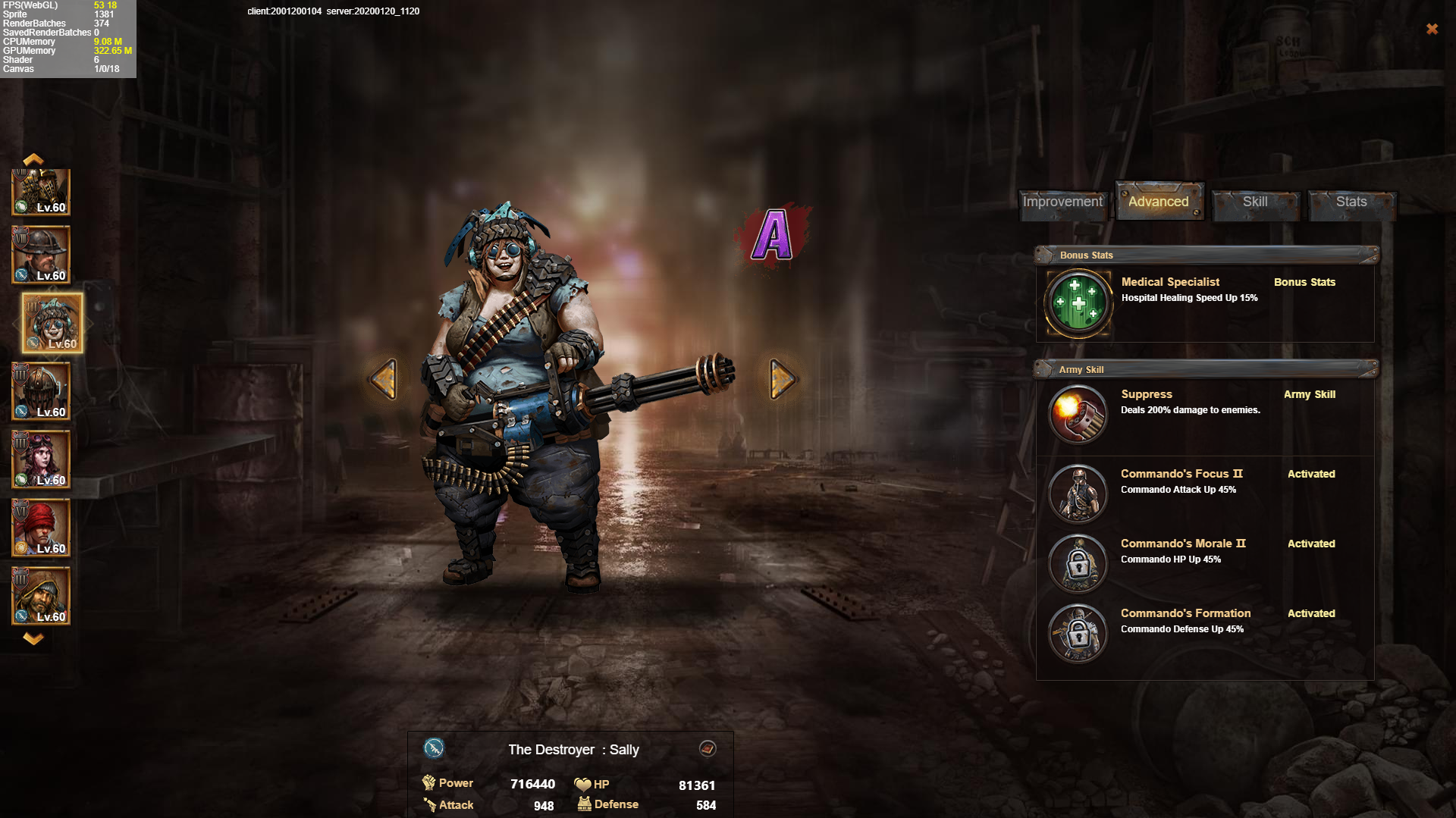The image size is (1456, 818).
Task: Pick the woman with goggles on her head
Action: (41, 459)
